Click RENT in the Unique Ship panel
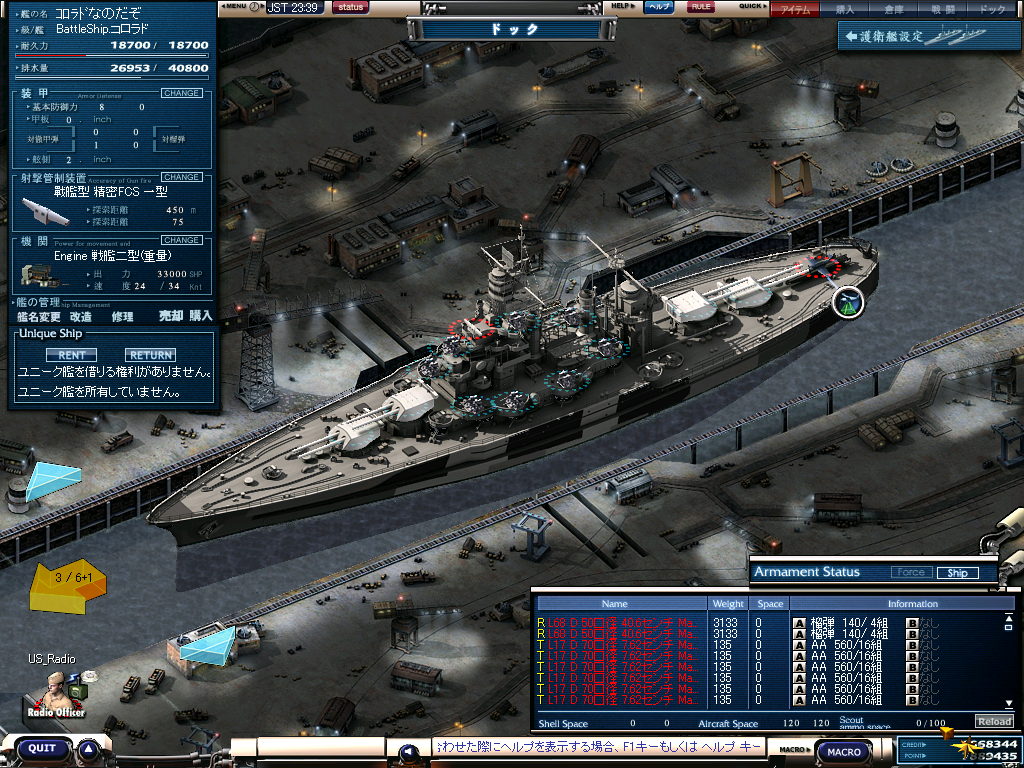1024x768 pixels. [71, 355]
